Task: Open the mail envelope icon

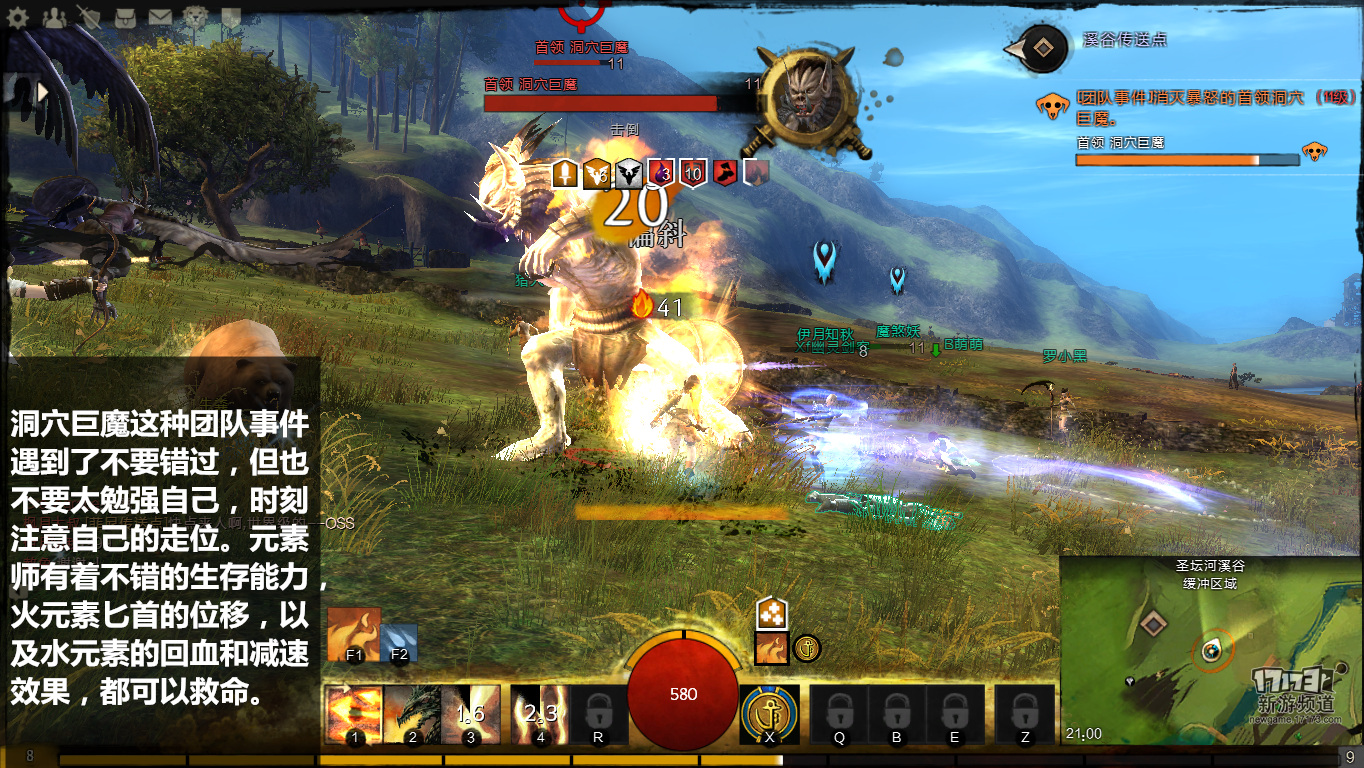Action: click(160, 17)
